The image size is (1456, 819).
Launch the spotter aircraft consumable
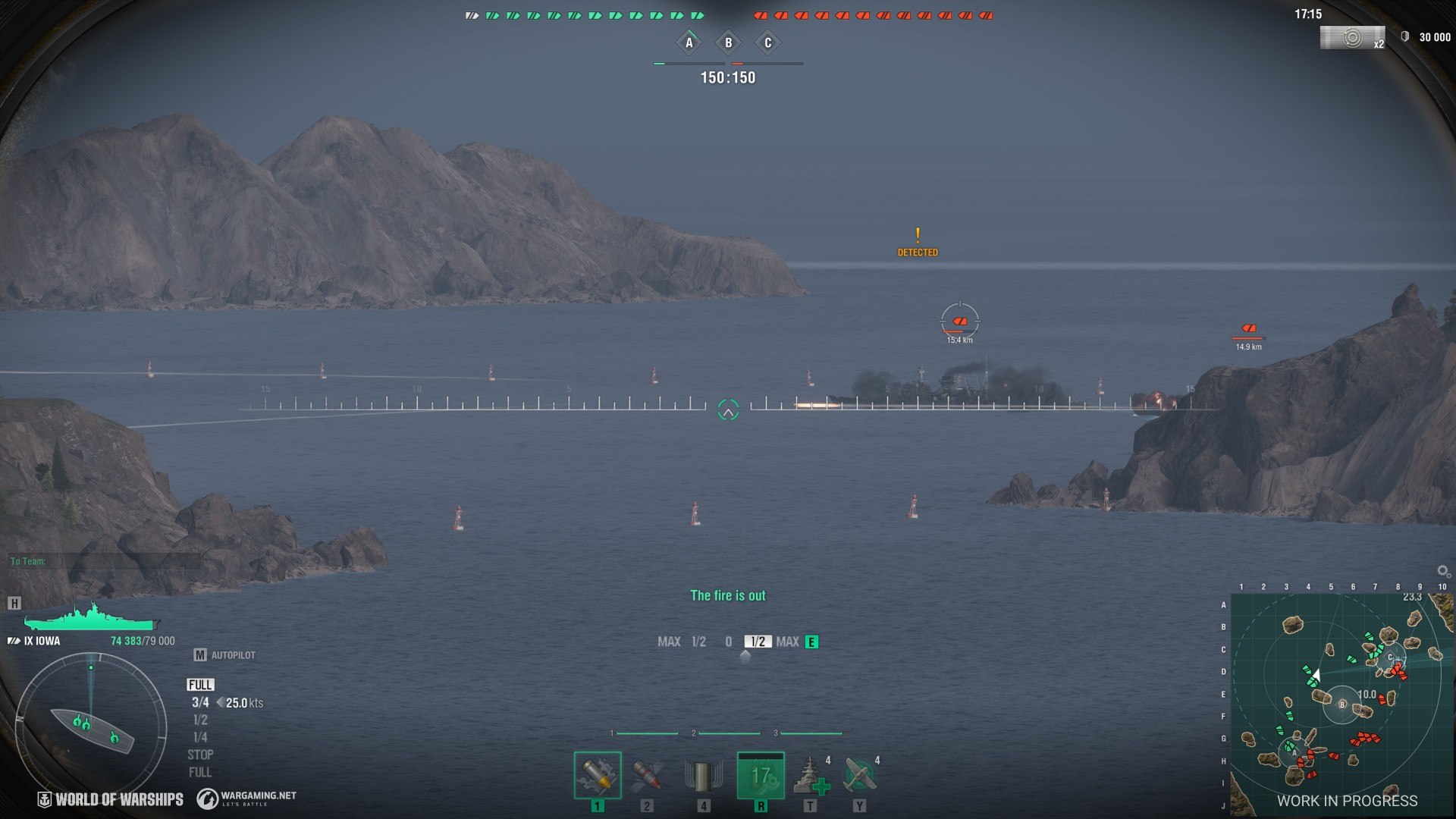(859, 777)
